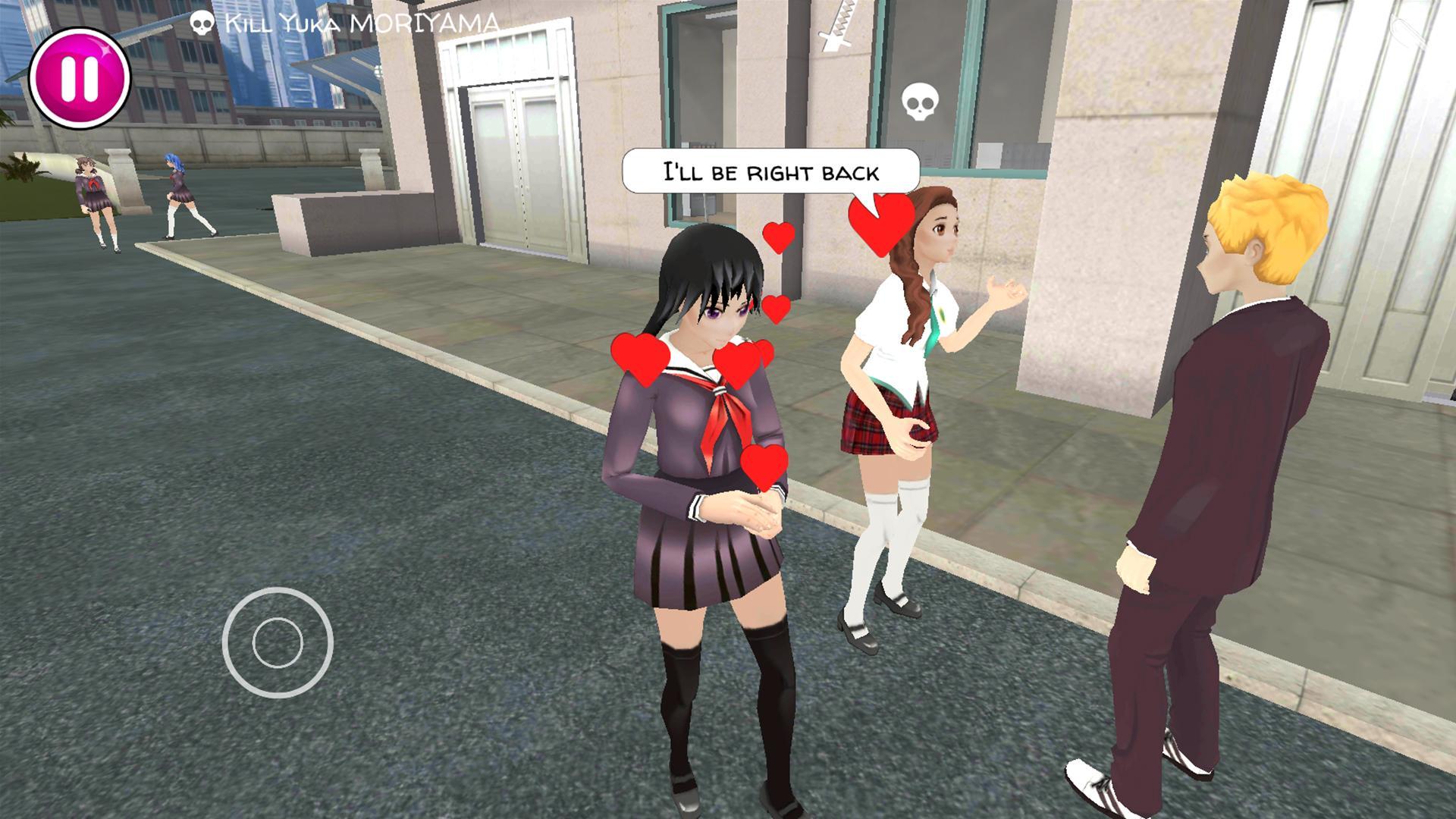This screenshot has width=1456, height=819.
Task: Tap the pink pause button
Action: pyautogui.click(x=78, y=78)
